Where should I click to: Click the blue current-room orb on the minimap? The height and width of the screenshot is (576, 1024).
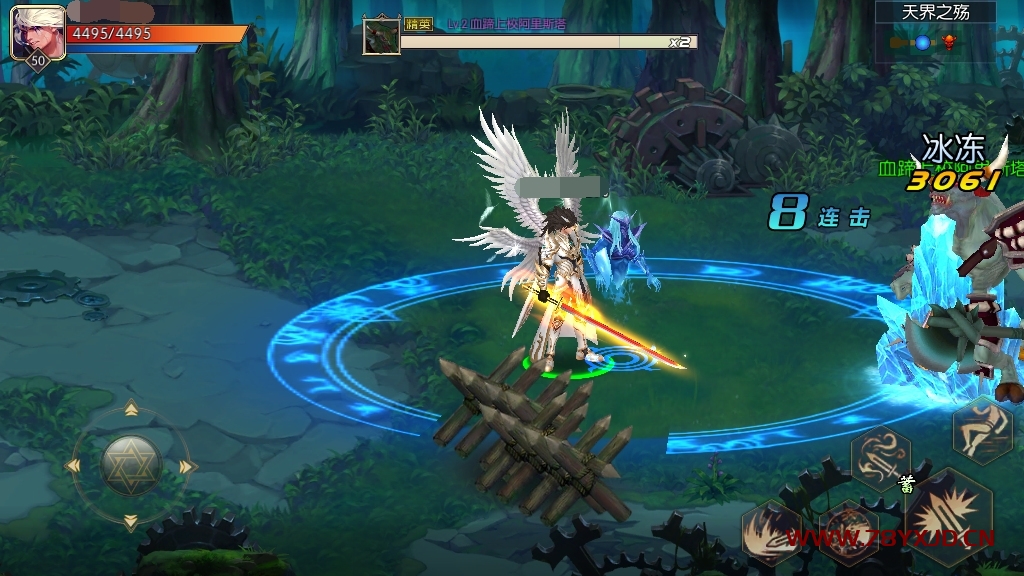tap(922, 42)
